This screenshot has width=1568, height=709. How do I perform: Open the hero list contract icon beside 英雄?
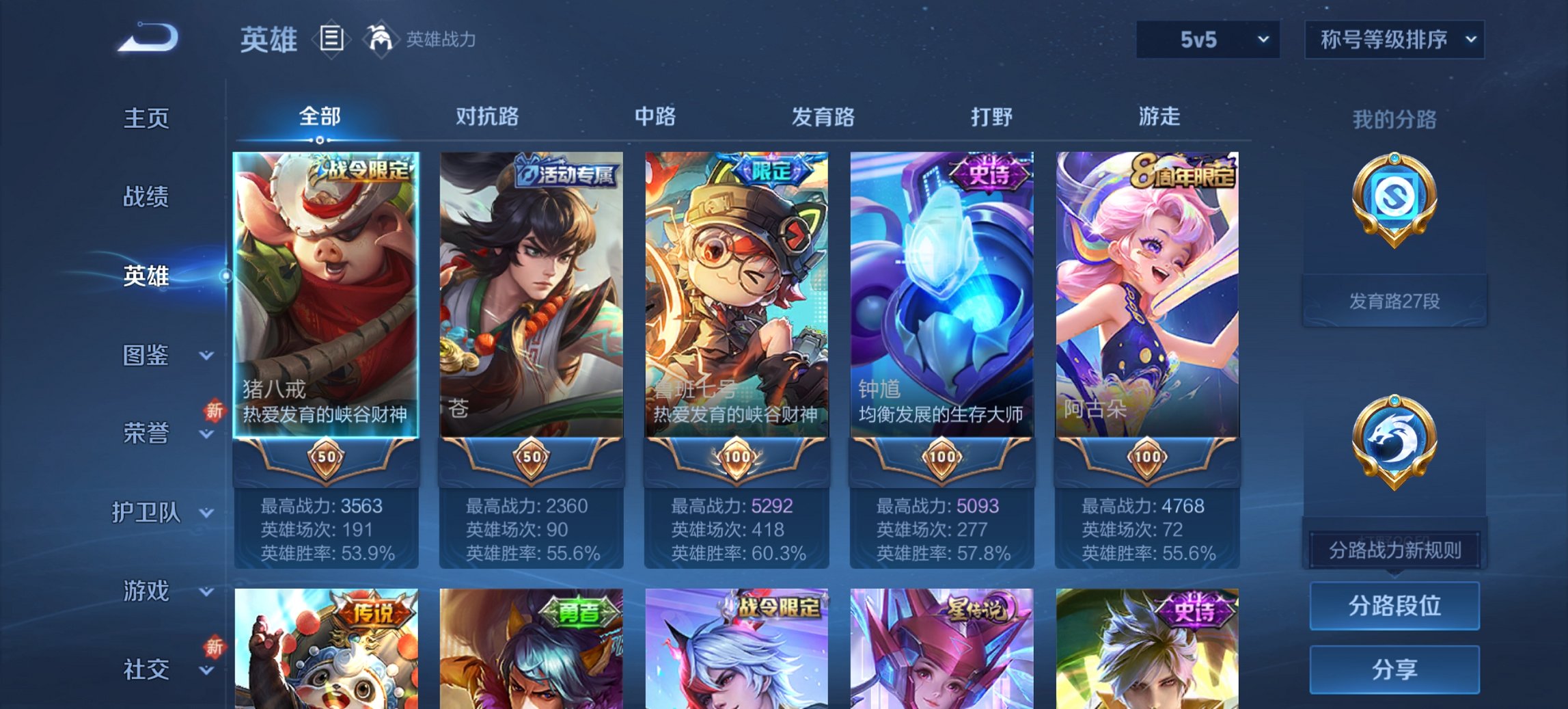[x=331, y=40]
